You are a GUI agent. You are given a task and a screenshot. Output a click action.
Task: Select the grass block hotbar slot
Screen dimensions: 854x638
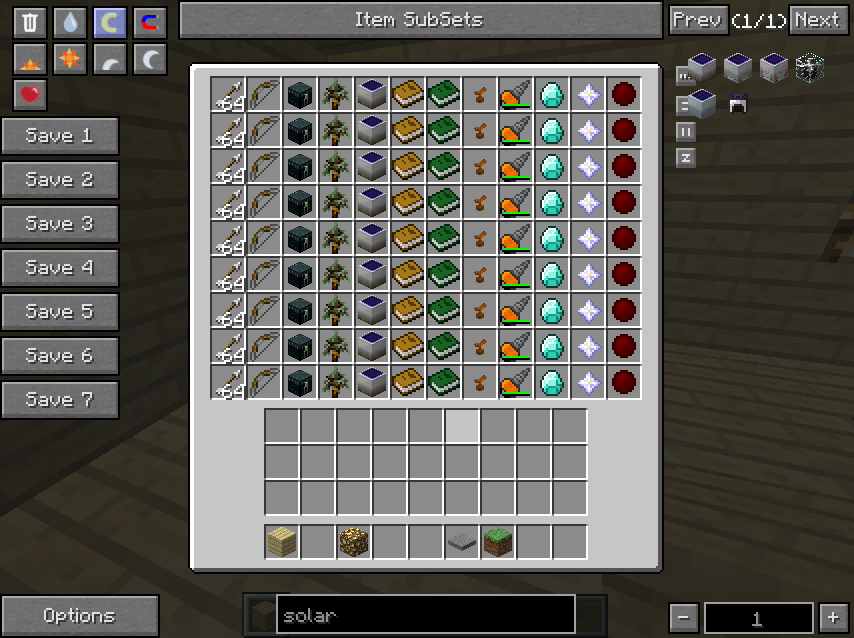(x=498, y=542)
